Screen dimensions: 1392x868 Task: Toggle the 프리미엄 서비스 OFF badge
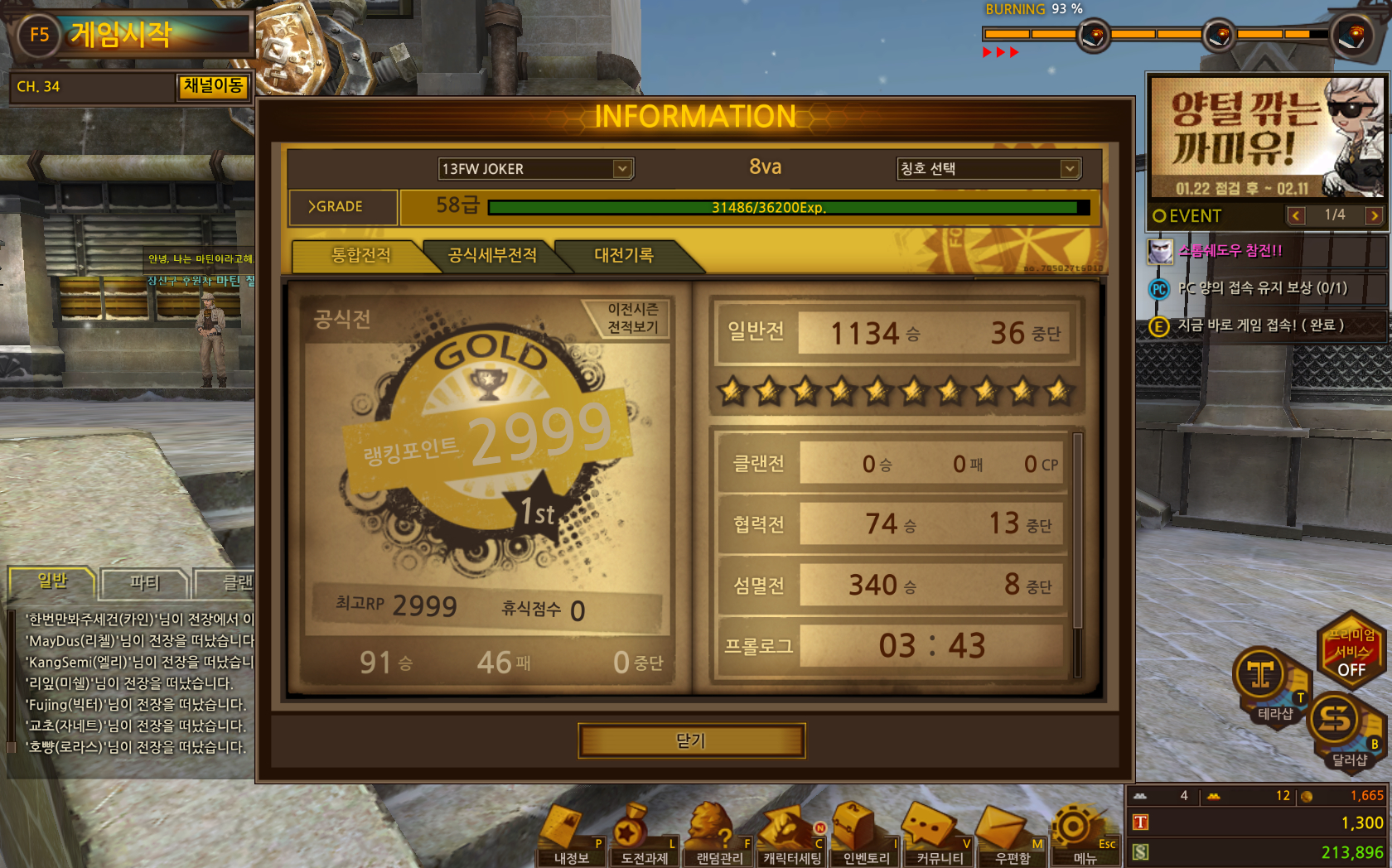[x=1351, y=652]
